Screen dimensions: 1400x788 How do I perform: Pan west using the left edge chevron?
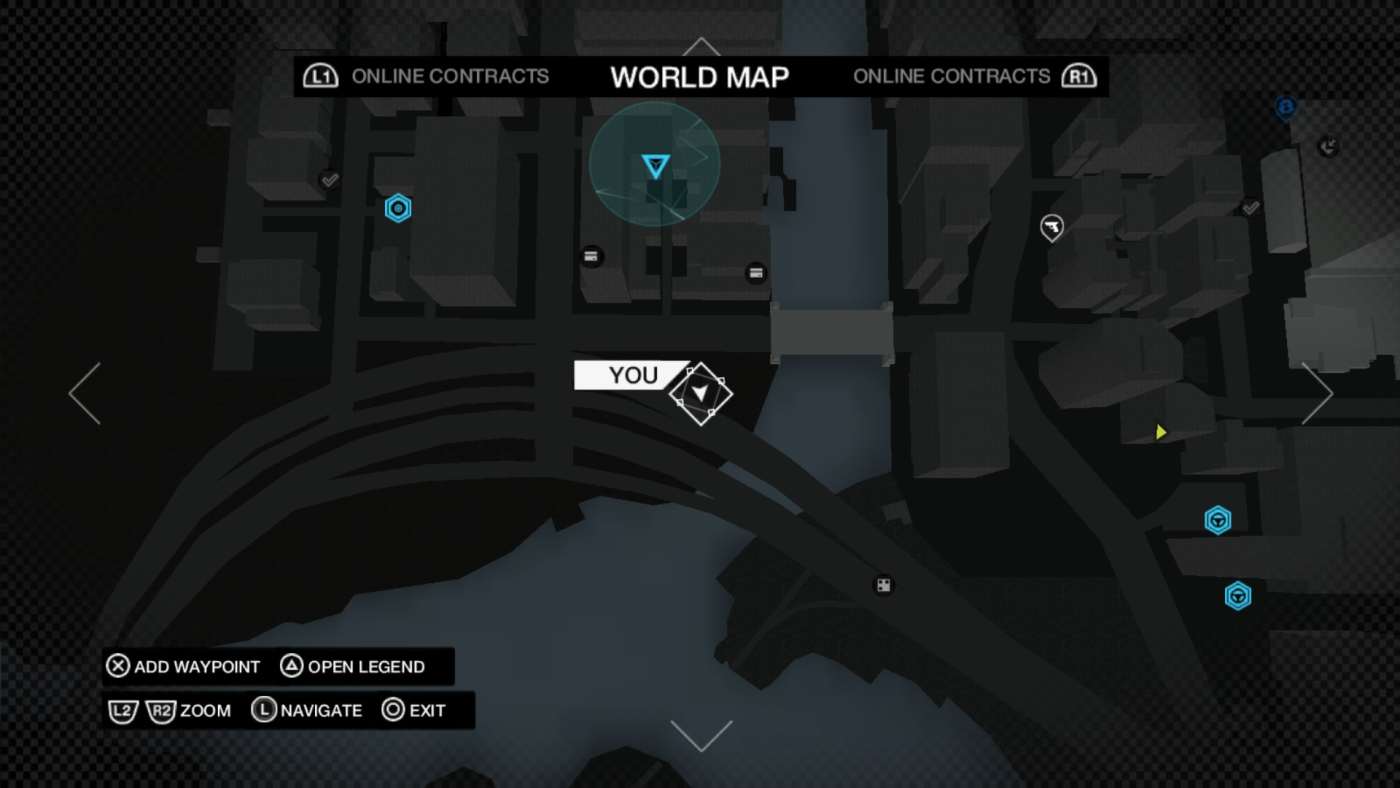tap(83, 392)
